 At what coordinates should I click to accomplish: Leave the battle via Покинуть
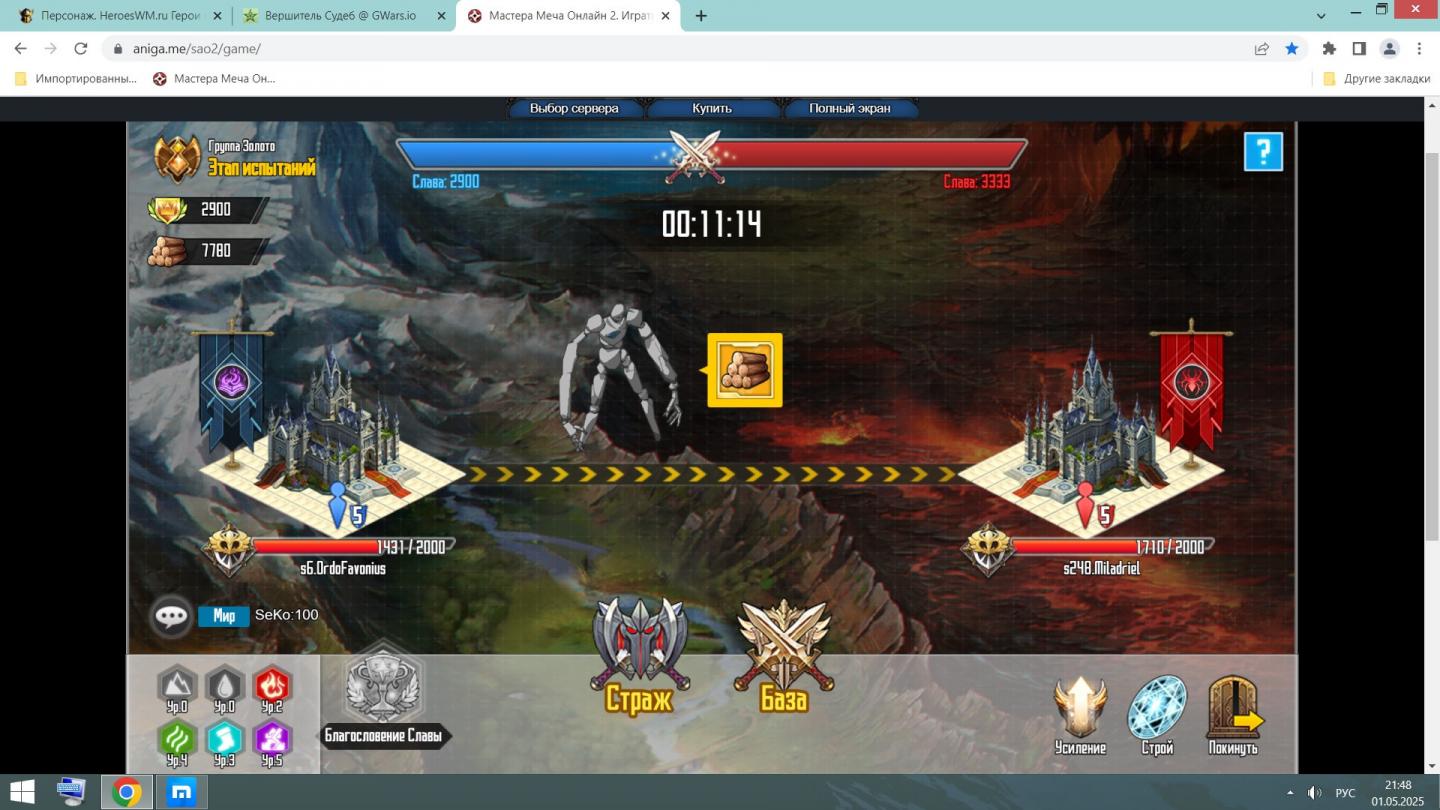click(1233, 712)
